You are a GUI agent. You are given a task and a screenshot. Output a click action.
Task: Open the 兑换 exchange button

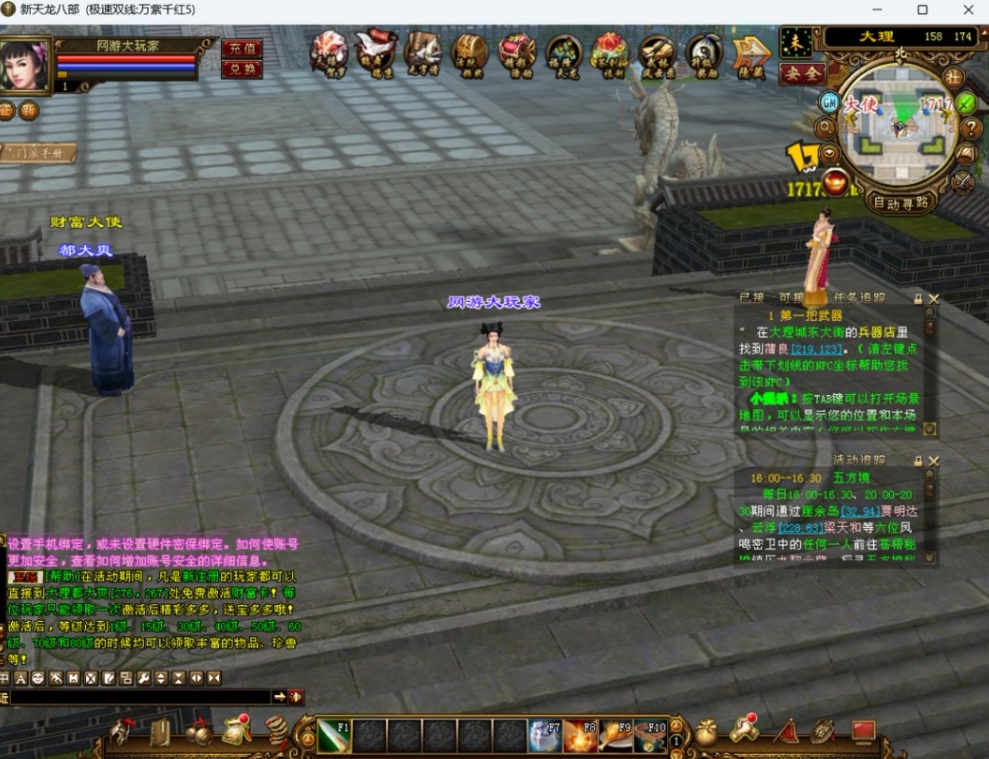(241, 69)
